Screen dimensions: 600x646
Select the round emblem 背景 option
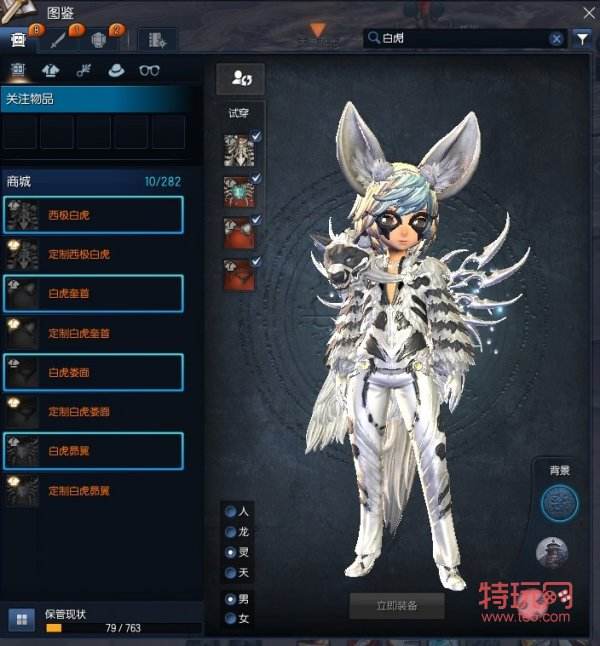pyautogui.click(x=559, y=502)
